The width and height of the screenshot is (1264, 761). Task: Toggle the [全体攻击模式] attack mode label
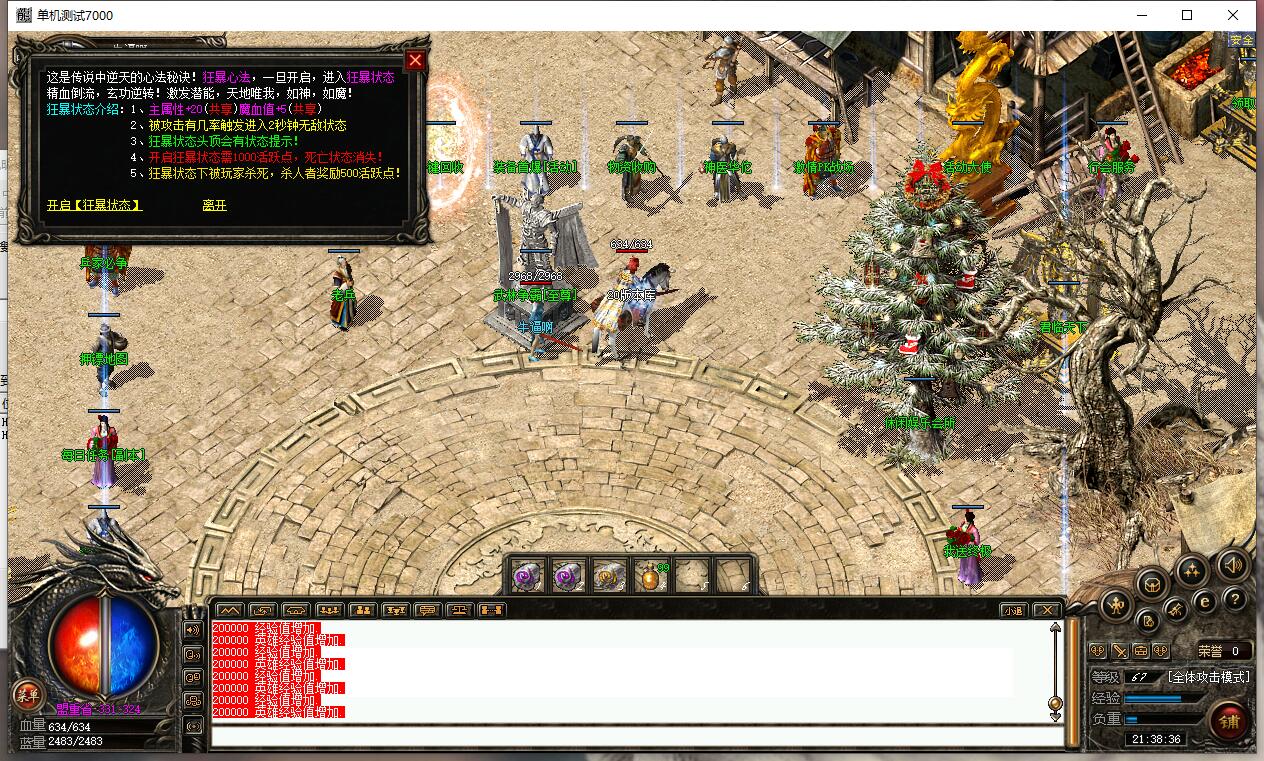coord(1209,677)
